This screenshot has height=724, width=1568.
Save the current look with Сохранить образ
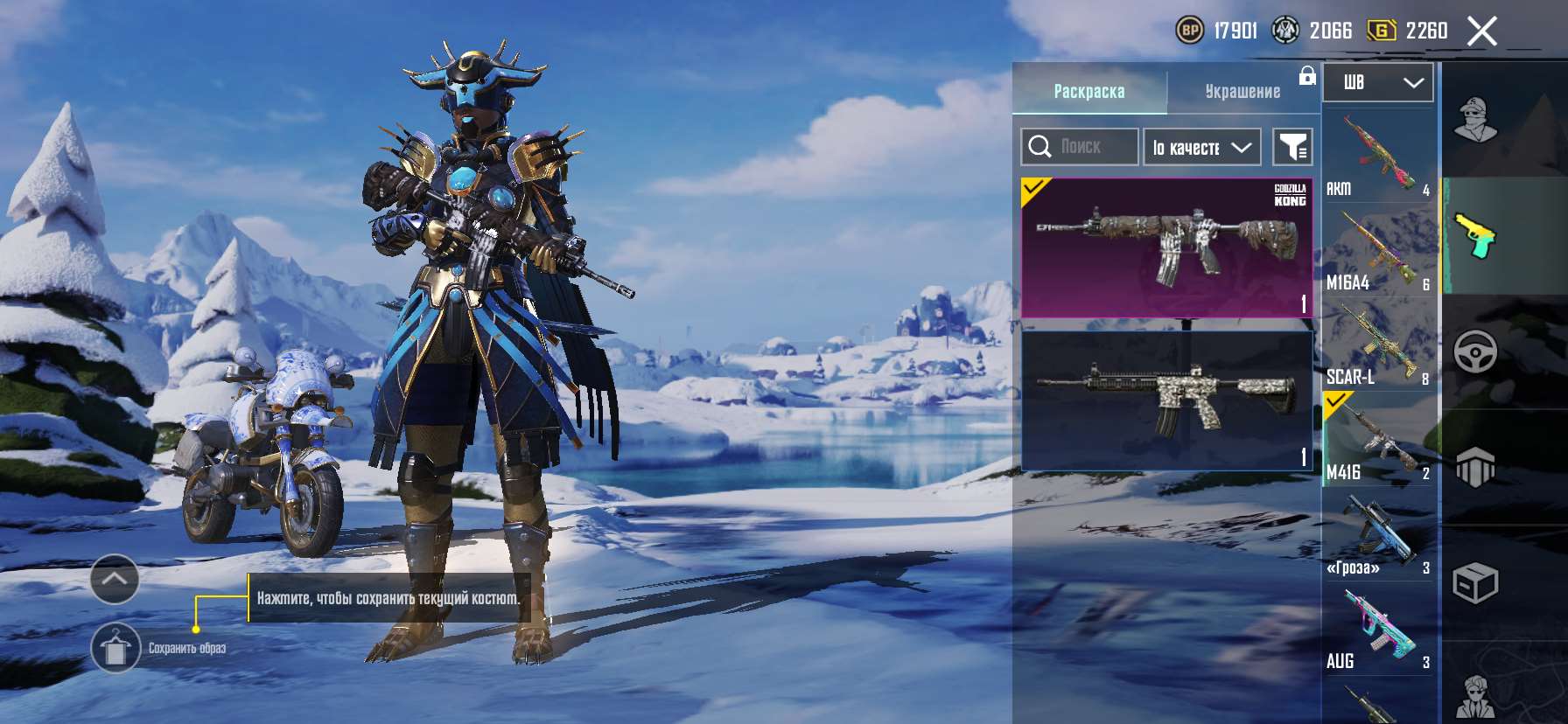pyautogui.click(x=115, y=648)
